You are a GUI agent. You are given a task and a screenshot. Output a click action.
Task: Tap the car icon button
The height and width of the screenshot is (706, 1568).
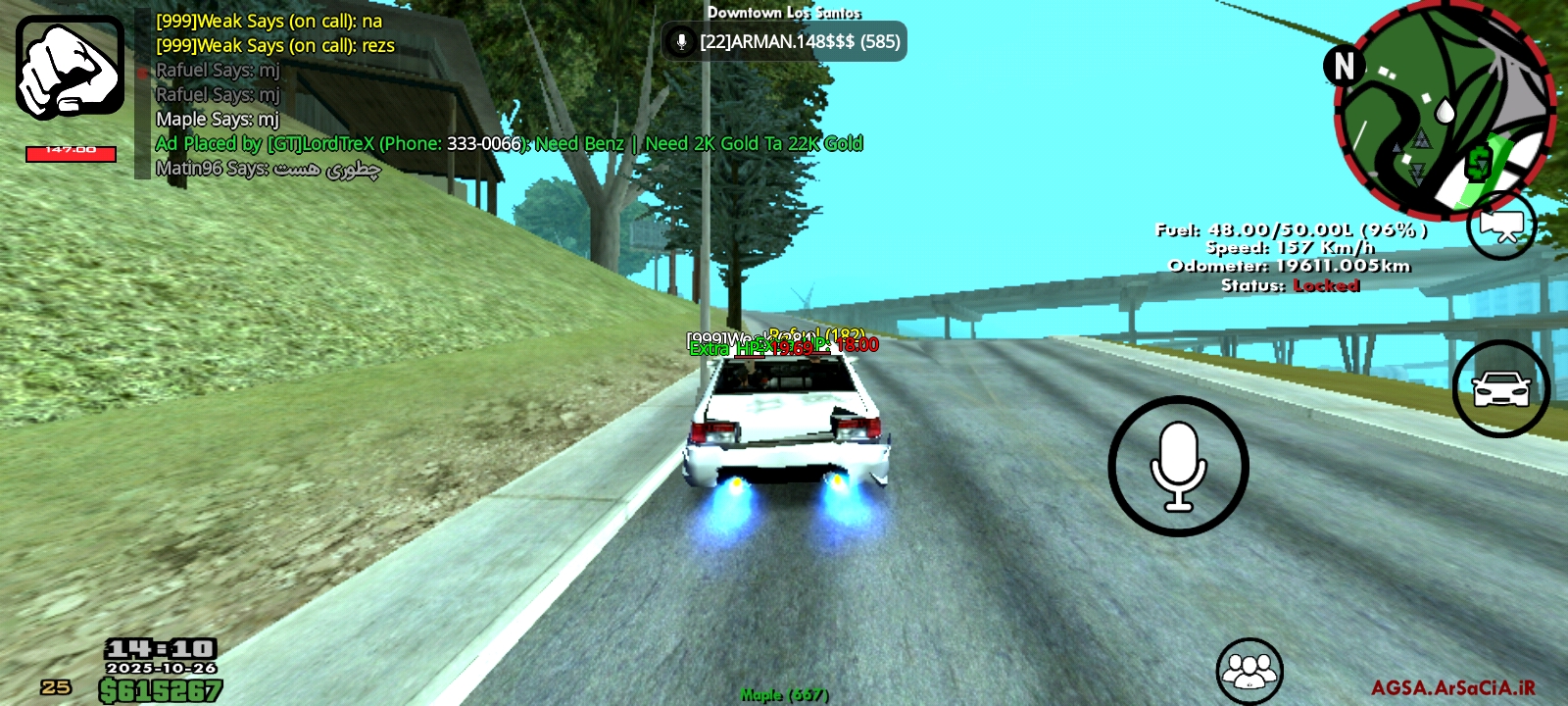(x=1500, y=389)
